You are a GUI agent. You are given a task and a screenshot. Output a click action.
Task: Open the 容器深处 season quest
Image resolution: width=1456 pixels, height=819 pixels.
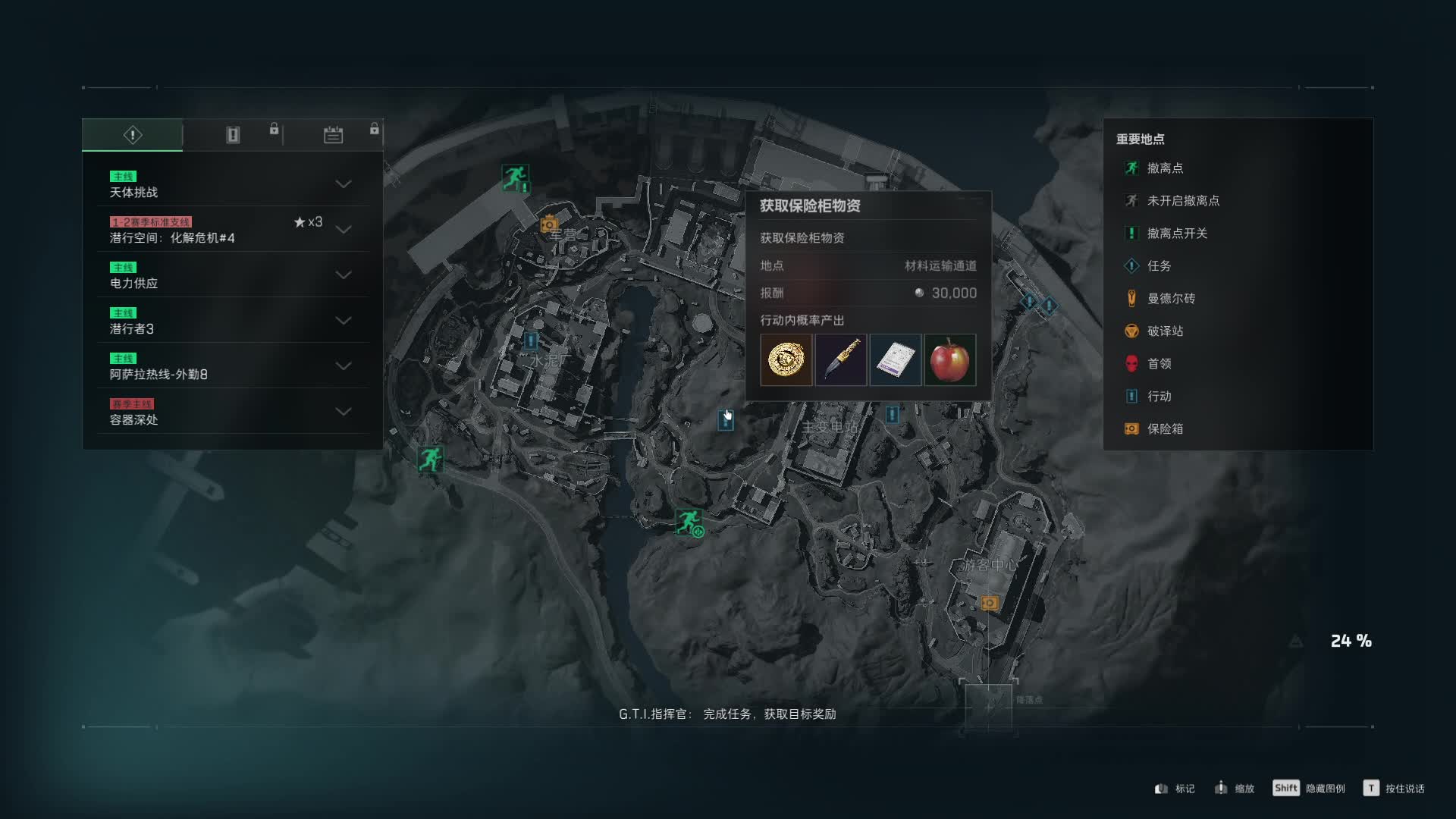point(343,412)
